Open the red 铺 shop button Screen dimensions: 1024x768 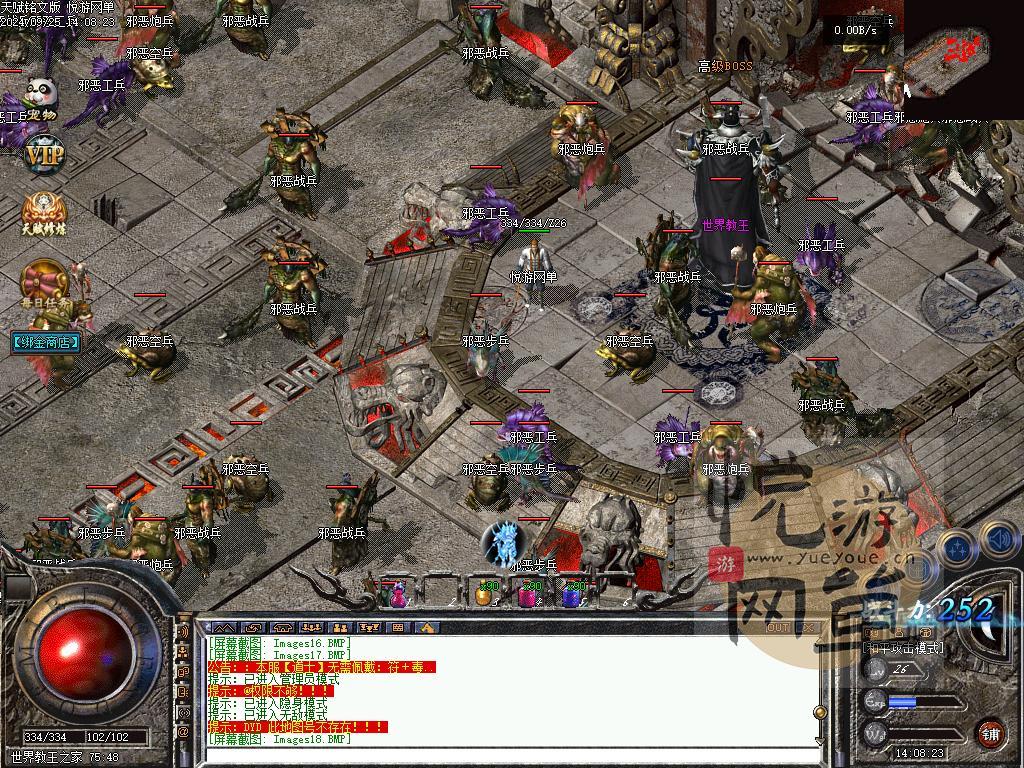point(990,733)
